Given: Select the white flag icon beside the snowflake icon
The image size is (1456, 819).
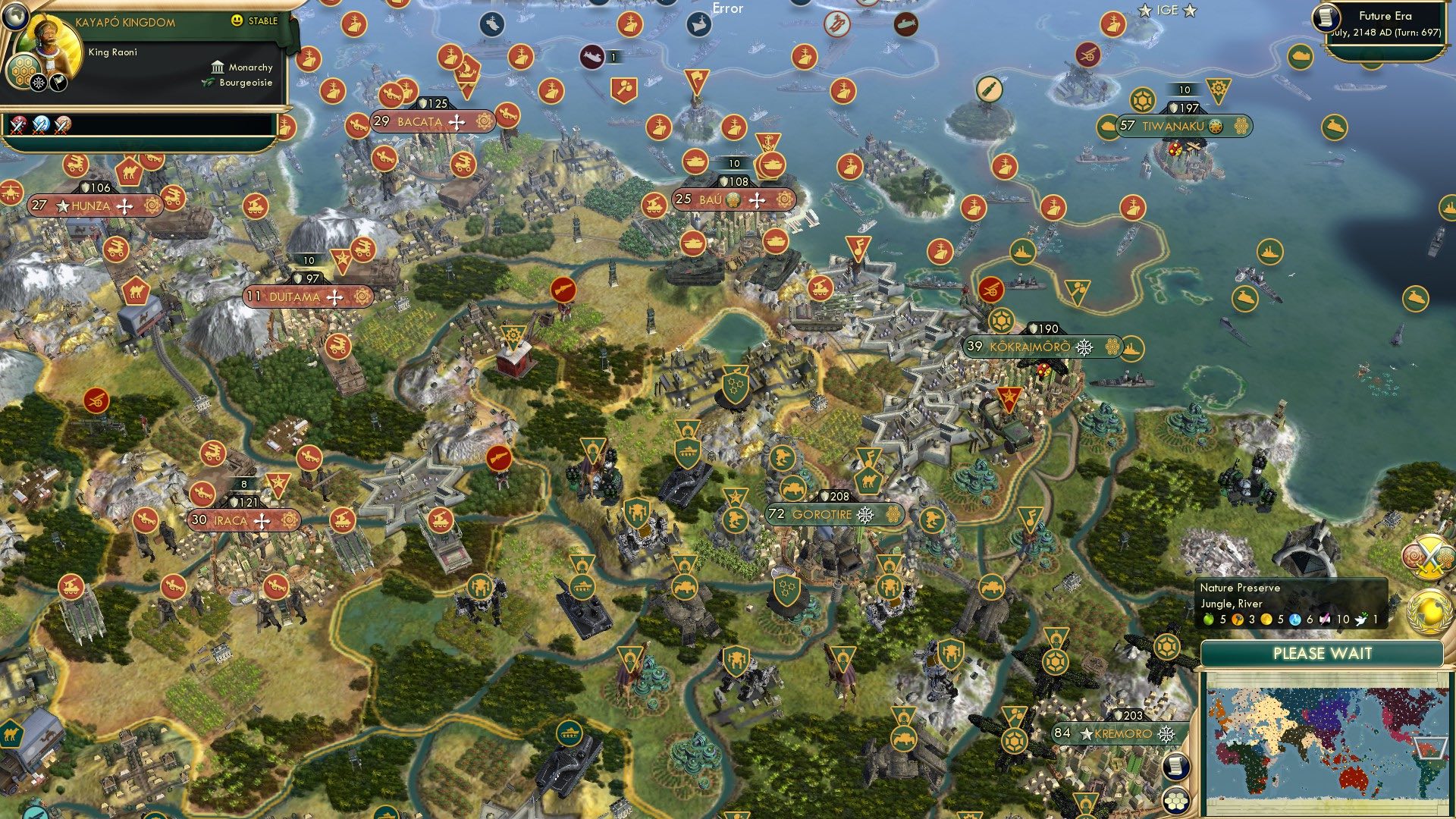Looking at the screenshot, I should point(58,82).
